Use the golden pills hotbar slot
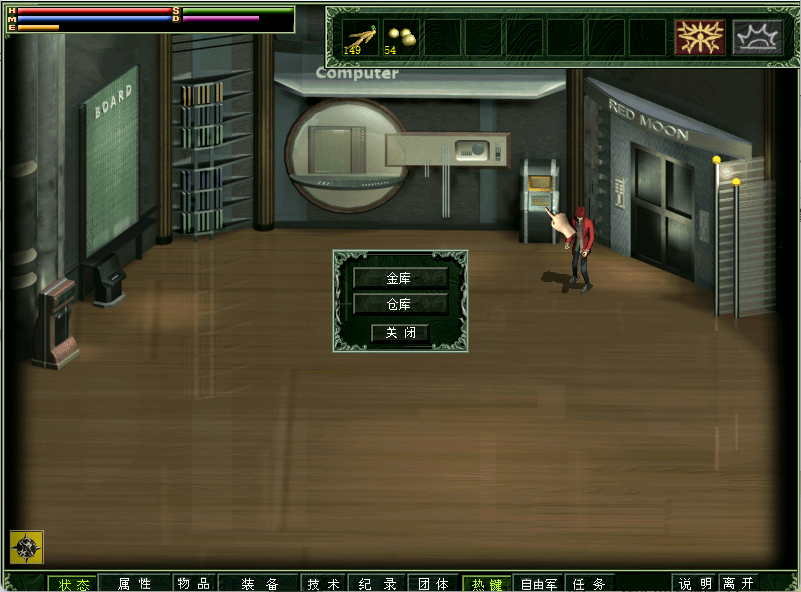Viewport: 801px width, 592px height. tap(400, 37)
